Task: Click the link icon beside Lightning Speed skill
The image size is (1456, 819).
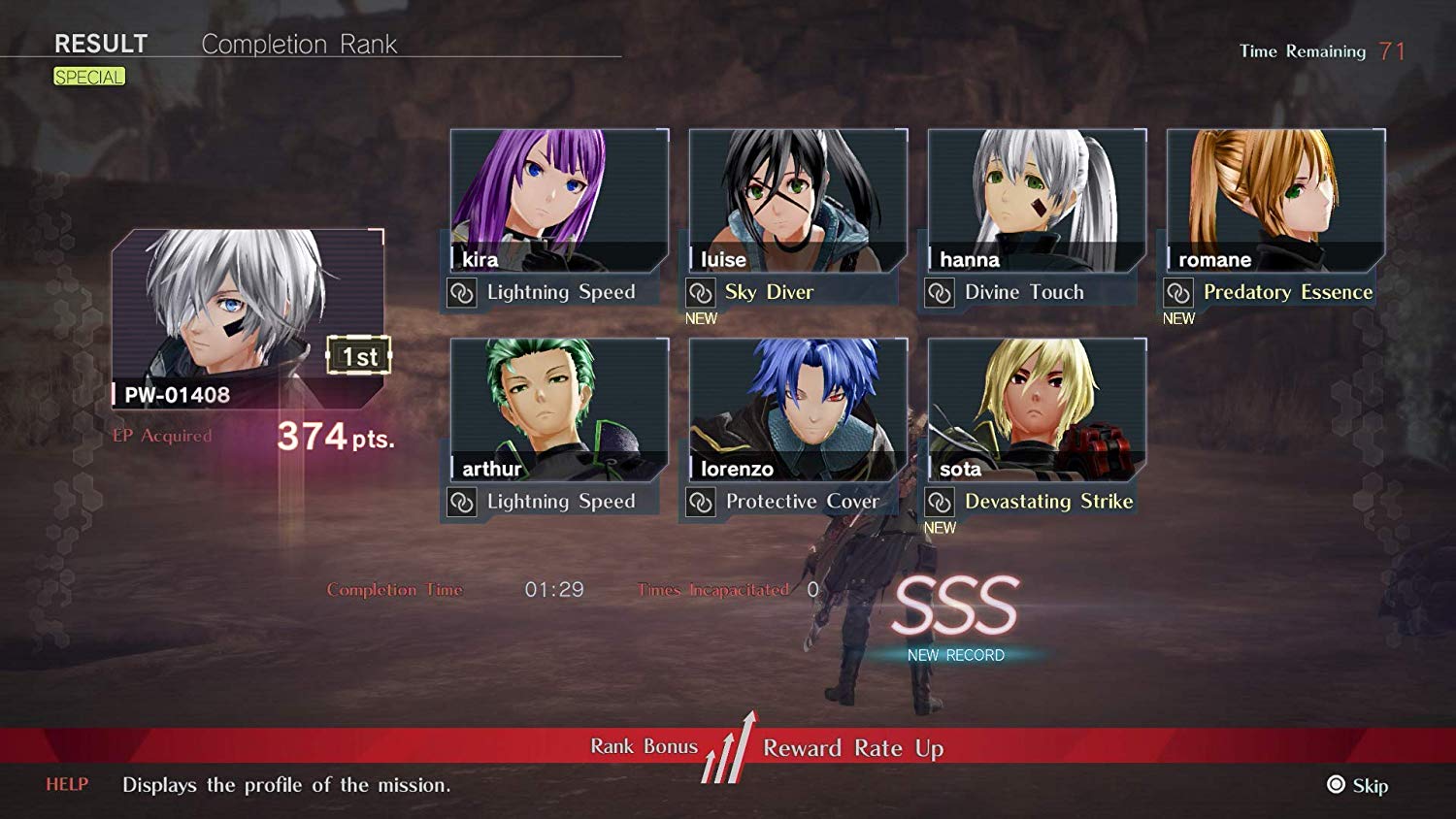Action: point(464,292)
